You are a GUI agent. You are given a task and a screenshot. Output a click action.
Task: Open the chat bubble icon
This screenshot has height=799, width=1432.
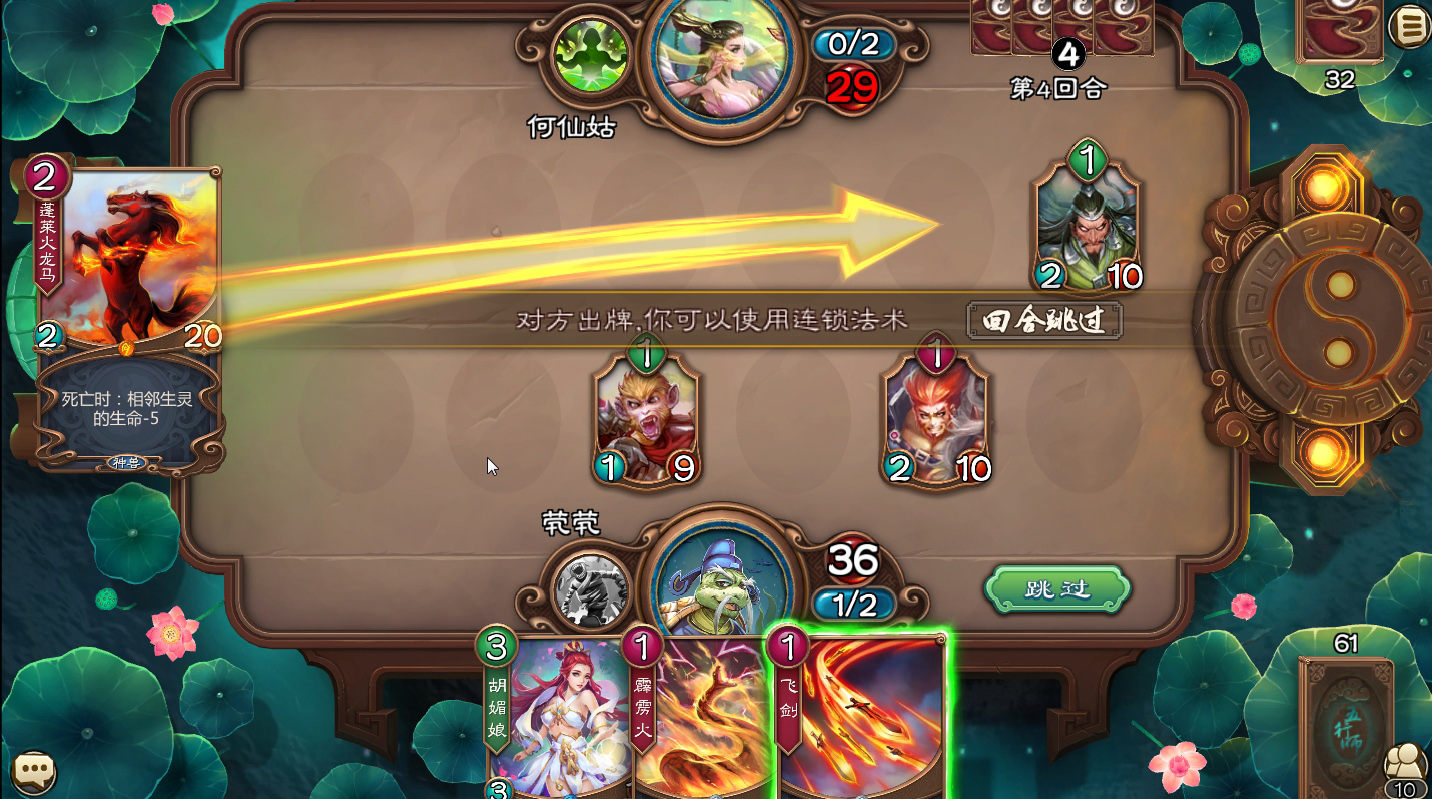coord(33,770)
